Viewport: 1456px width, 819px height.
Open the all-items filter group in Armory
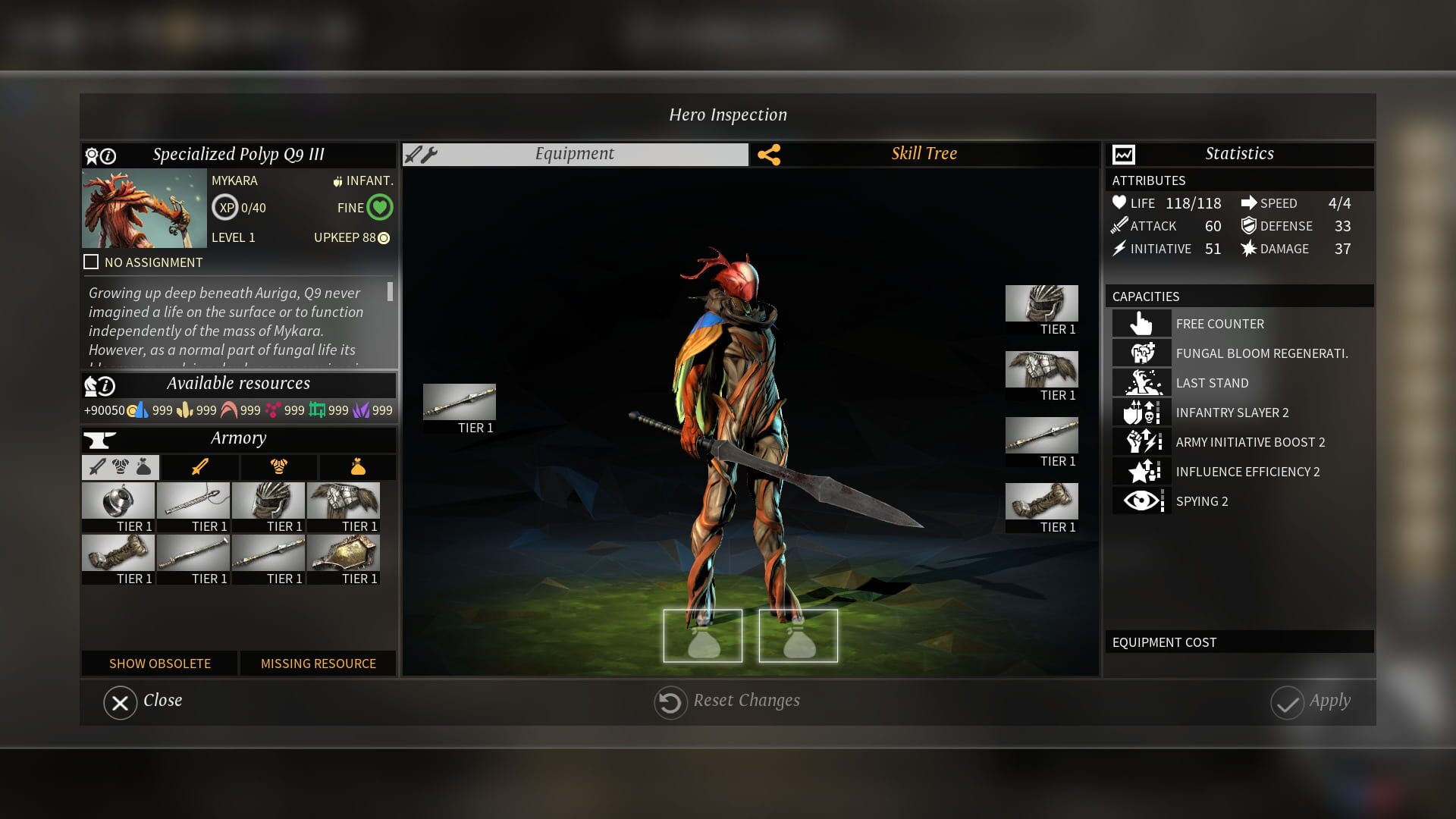(x=120, y=467)
